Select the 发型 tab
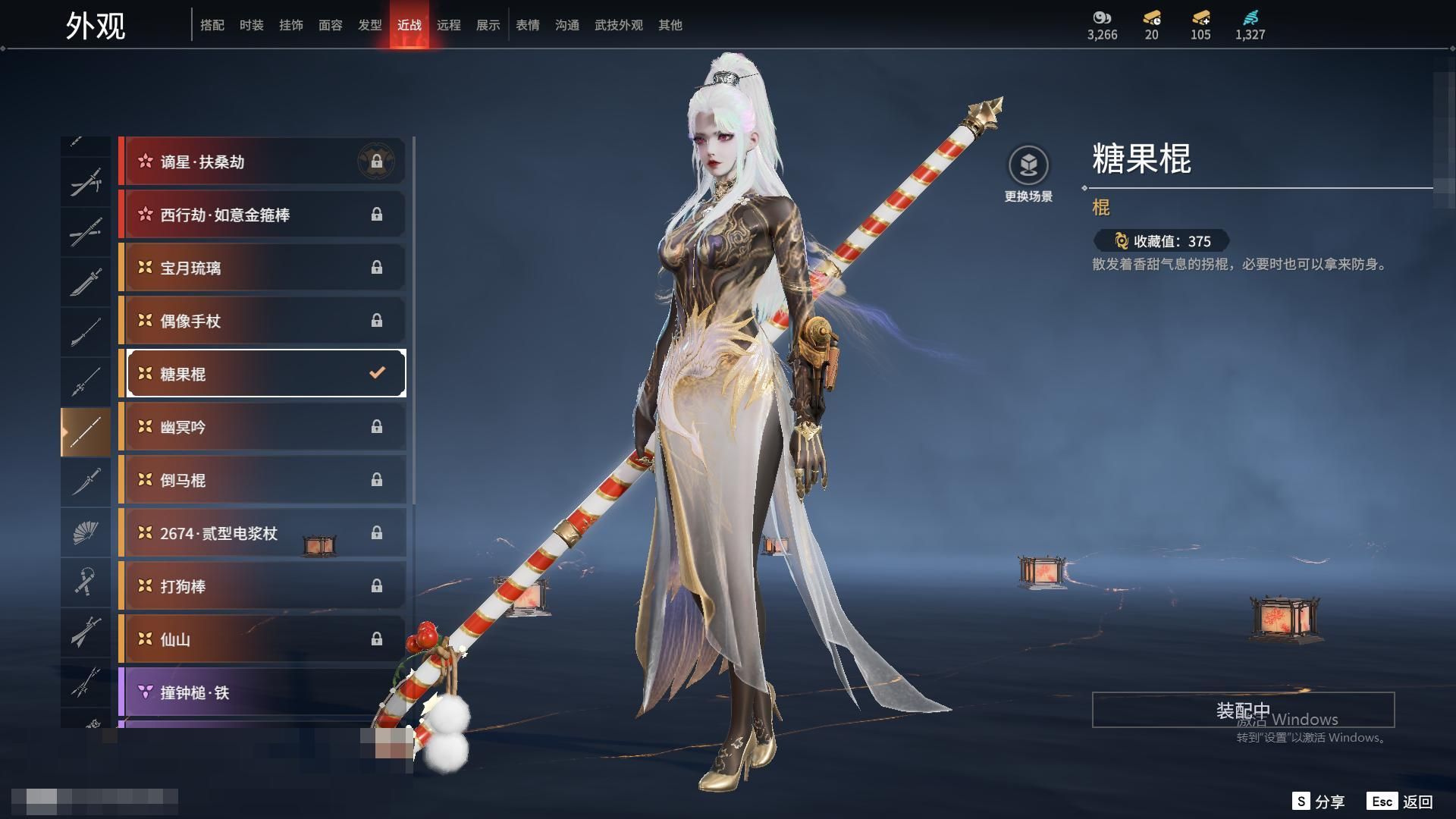This screenshot has height=819, width=1456. 369,25
